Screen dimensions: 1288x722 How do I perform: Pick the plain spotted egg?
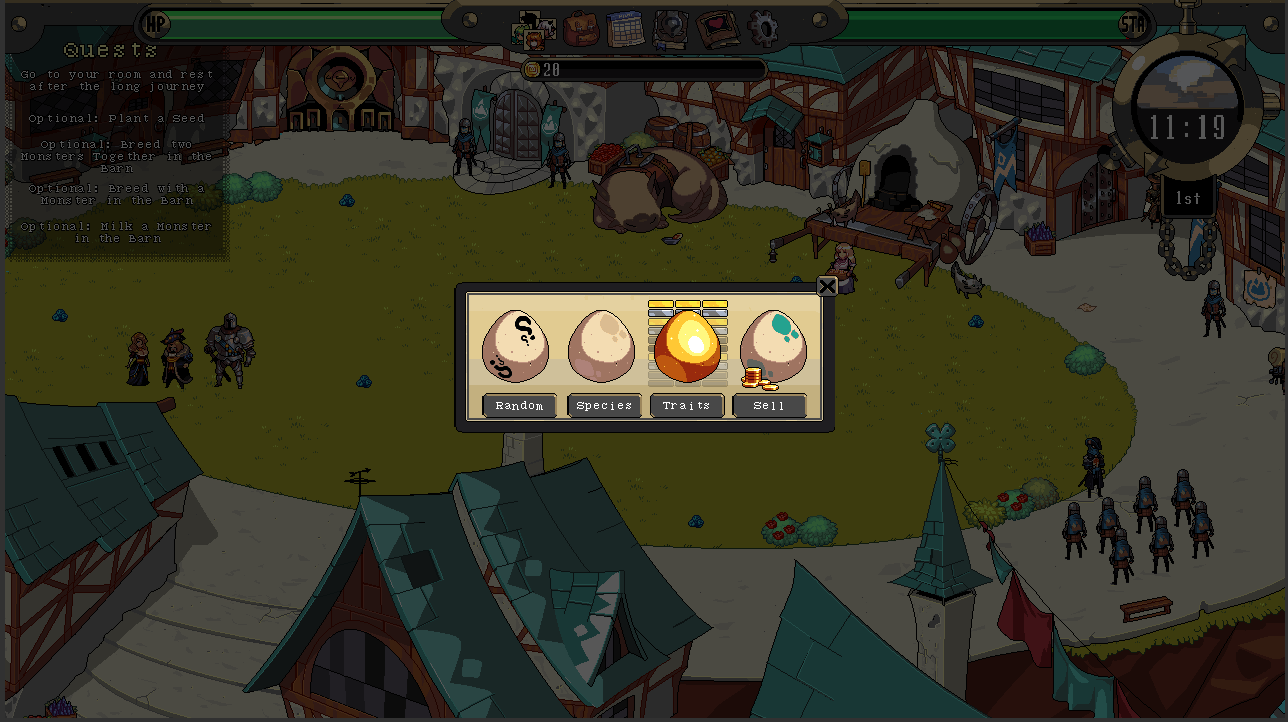(x=601, y=346)
